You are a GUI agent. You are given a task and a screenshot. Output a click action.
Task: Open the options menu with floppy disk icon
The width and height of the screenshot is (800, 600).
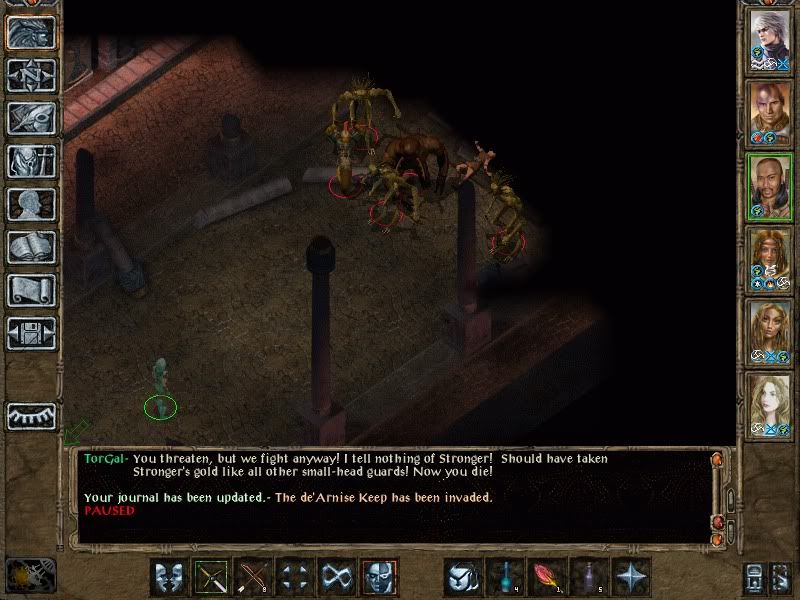pos(32,333)
